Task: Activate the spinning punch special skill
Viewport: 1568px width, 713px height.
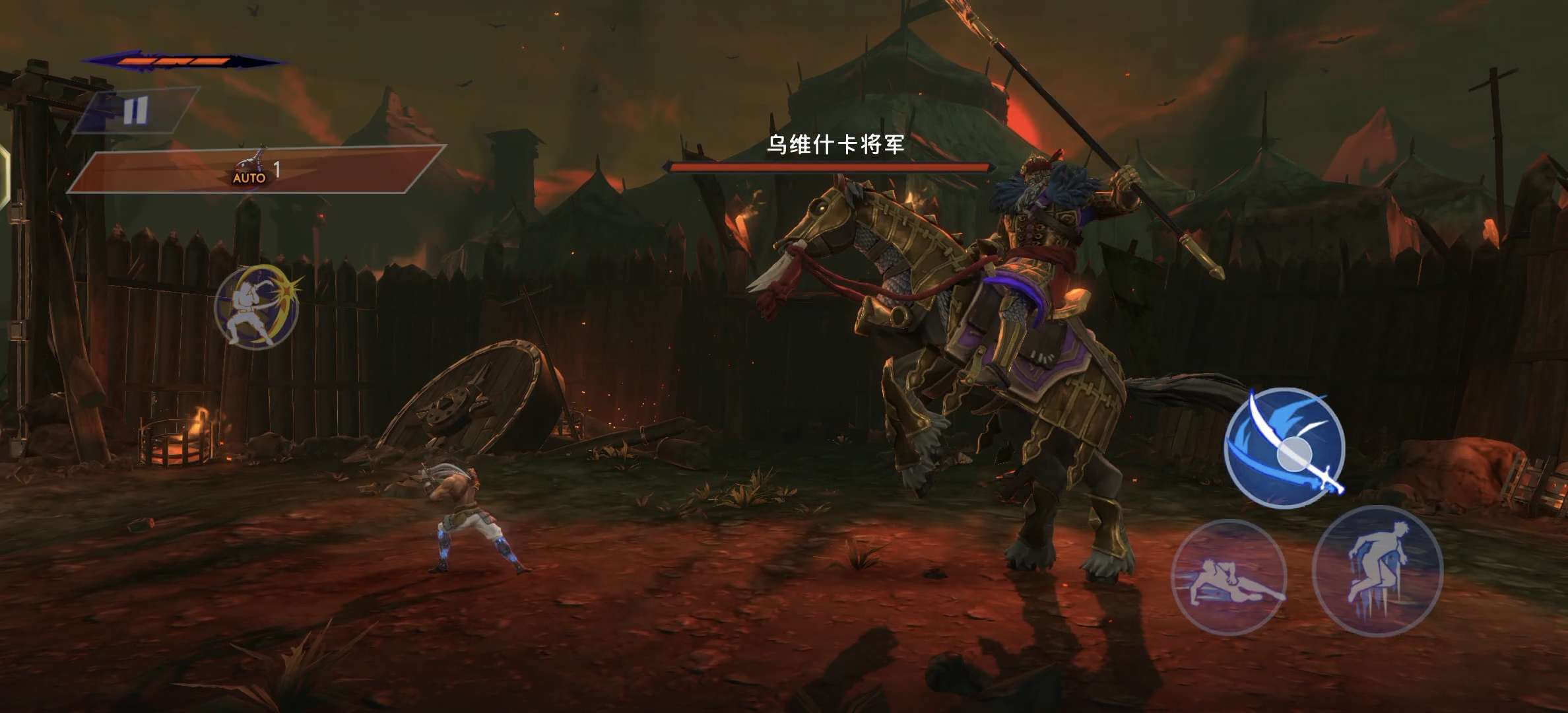Action: (257, 307)
